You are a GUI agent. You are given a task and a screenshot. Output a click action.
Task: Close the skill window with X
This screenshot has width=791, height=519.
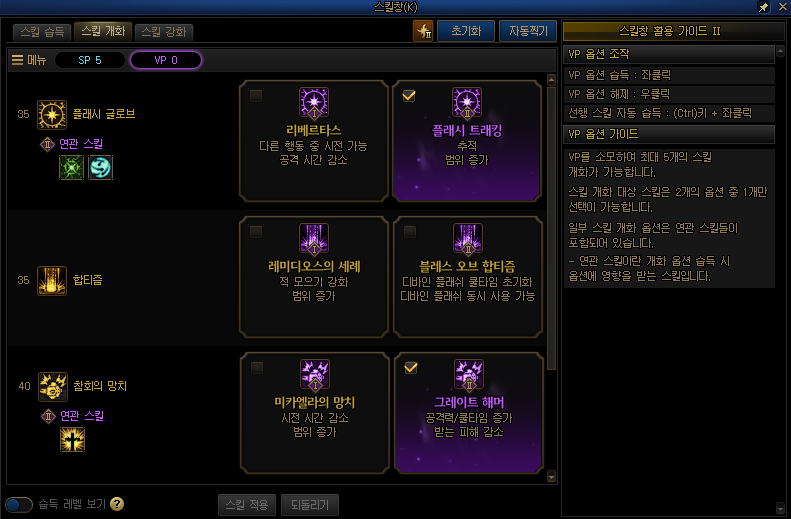(780, 7)
